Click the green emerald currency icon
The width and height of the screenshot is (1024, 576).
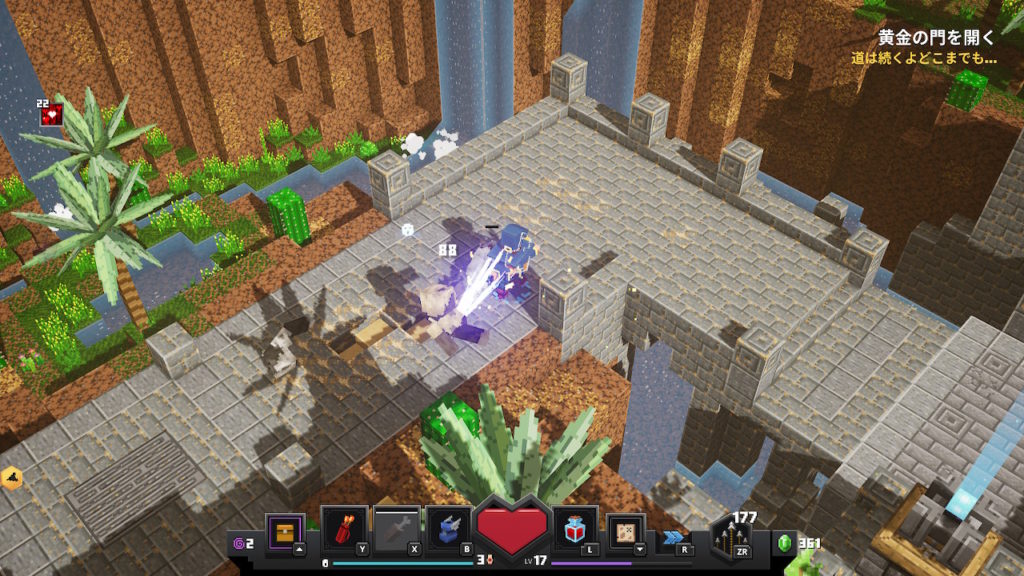(x=785, y=544)
